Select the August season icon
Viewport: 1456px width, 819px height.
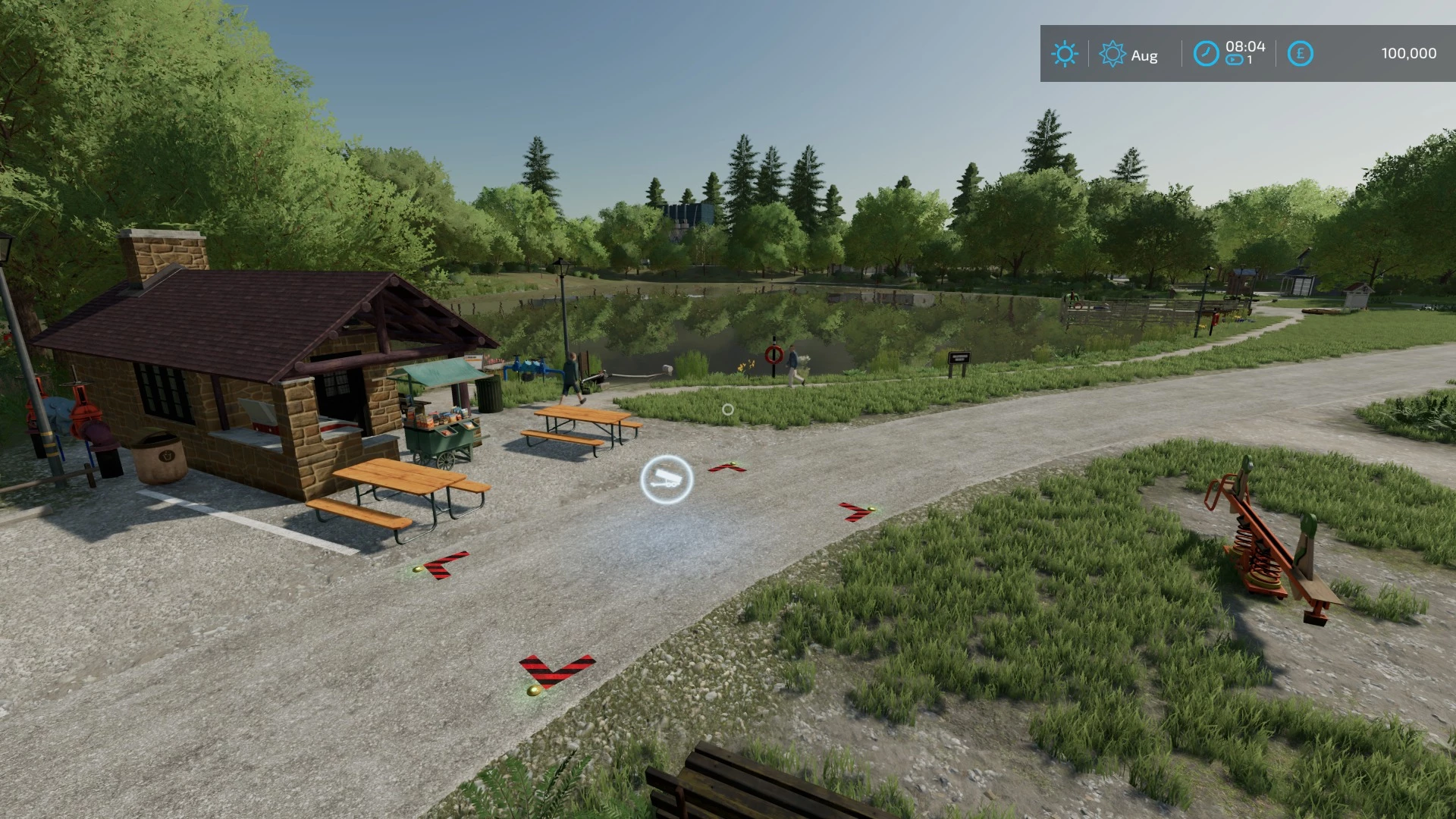1112,55
